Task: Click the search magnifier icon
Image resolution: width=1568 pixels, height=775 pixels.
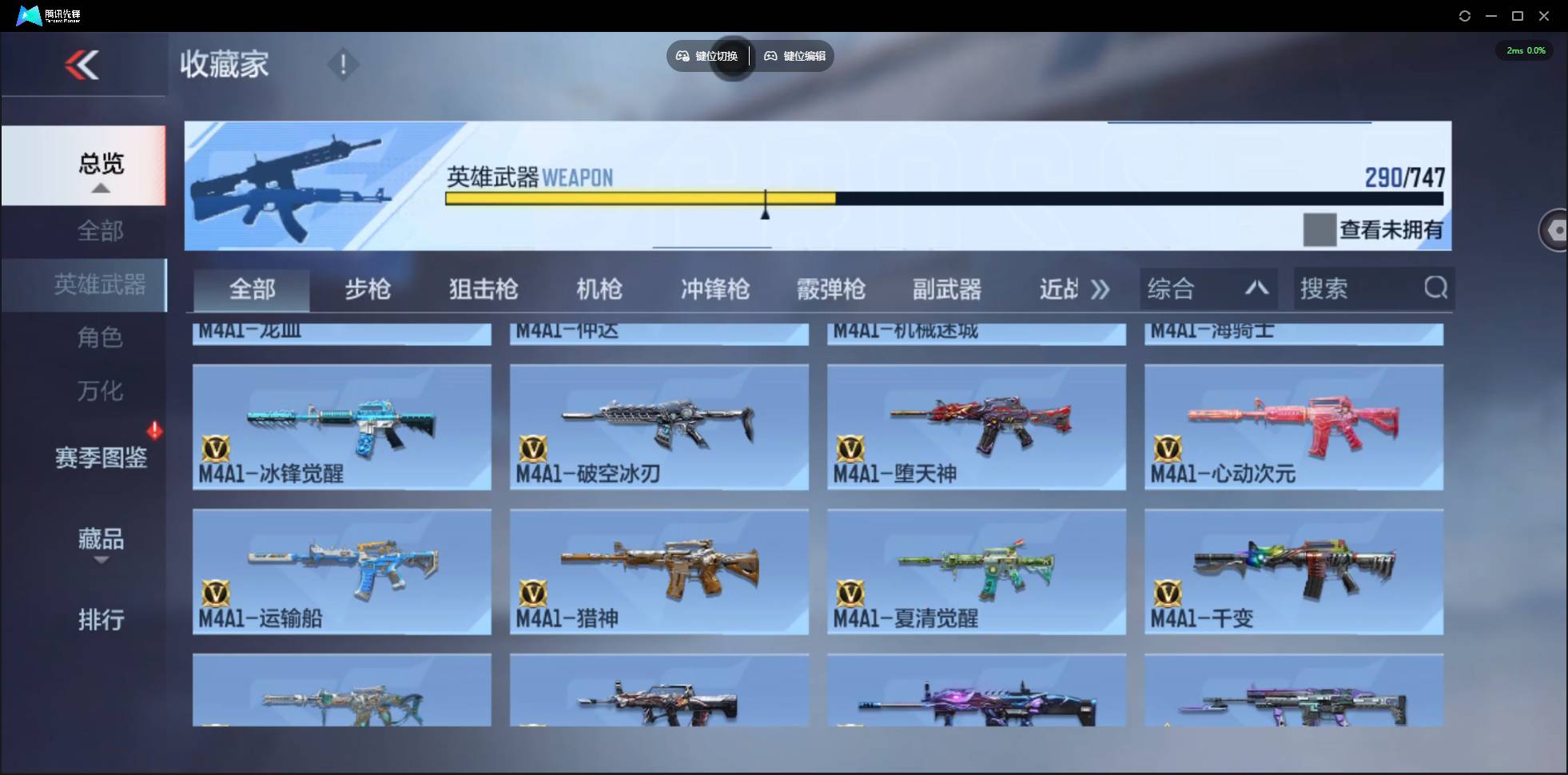Action: click(1436, 288)
